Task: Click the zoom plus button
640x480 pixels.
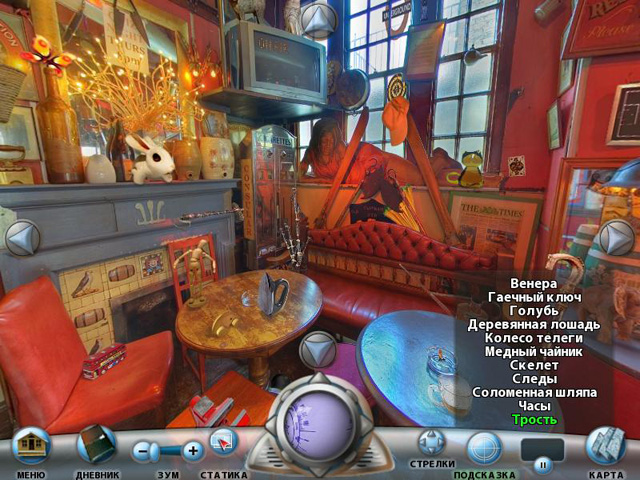Action: pyautogui.click(x=192, y=451)
